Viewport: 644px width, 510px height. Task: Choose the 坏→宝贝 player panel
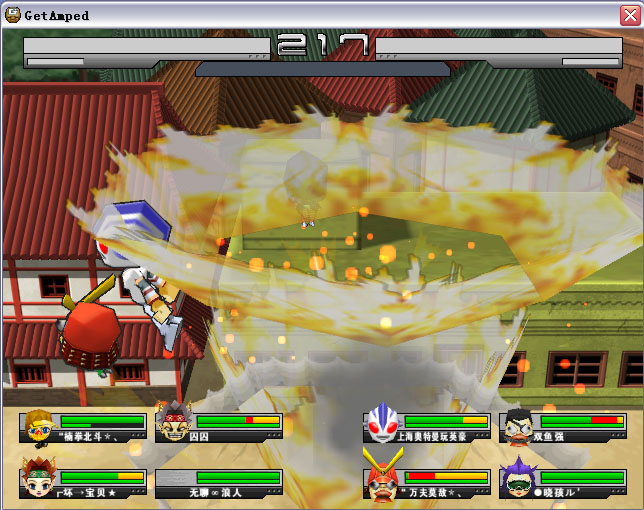pyautogui.click(x=83, y=483)
